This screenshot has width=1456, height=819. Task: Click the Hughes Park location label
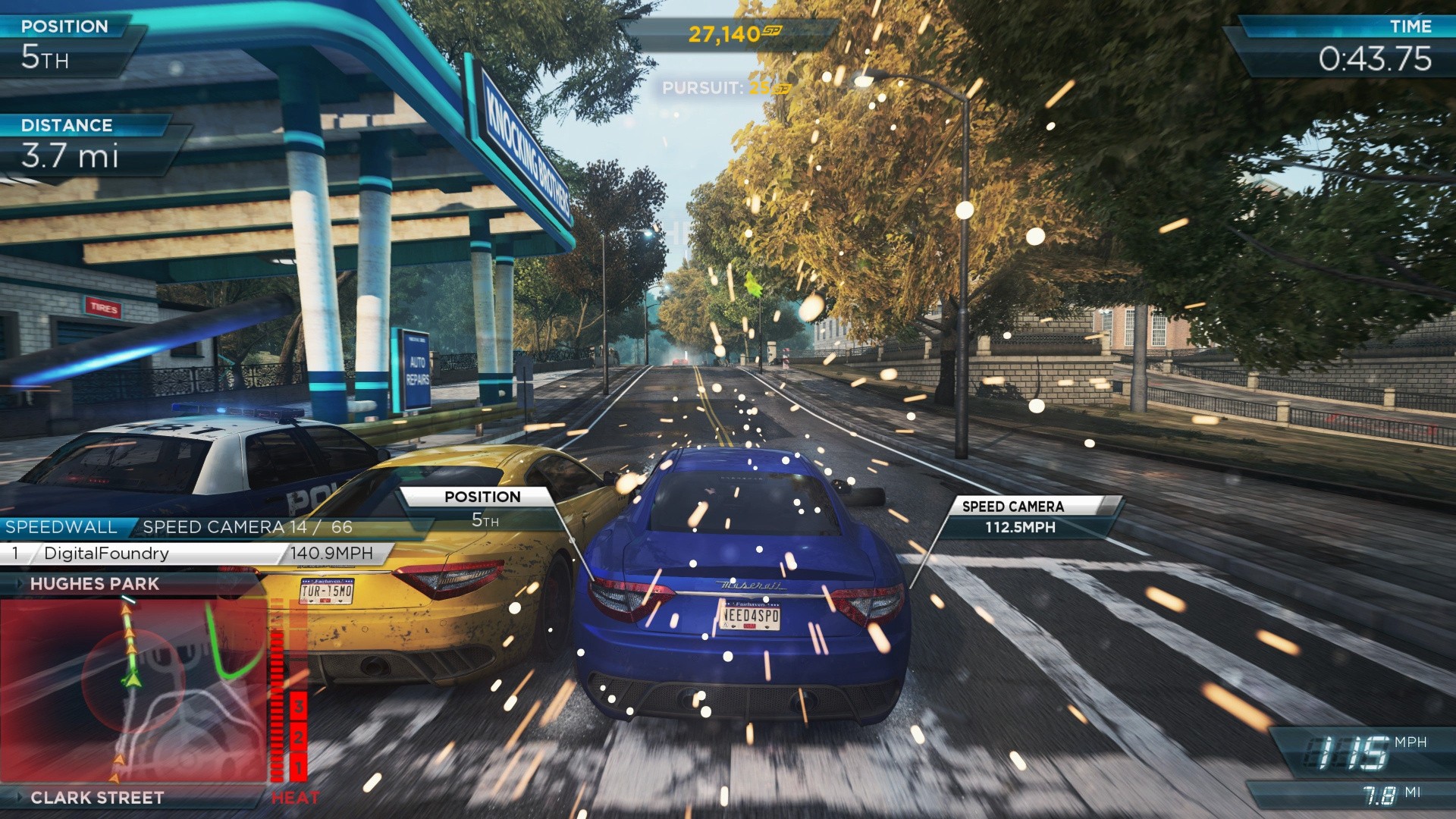(x=95, y=584)
